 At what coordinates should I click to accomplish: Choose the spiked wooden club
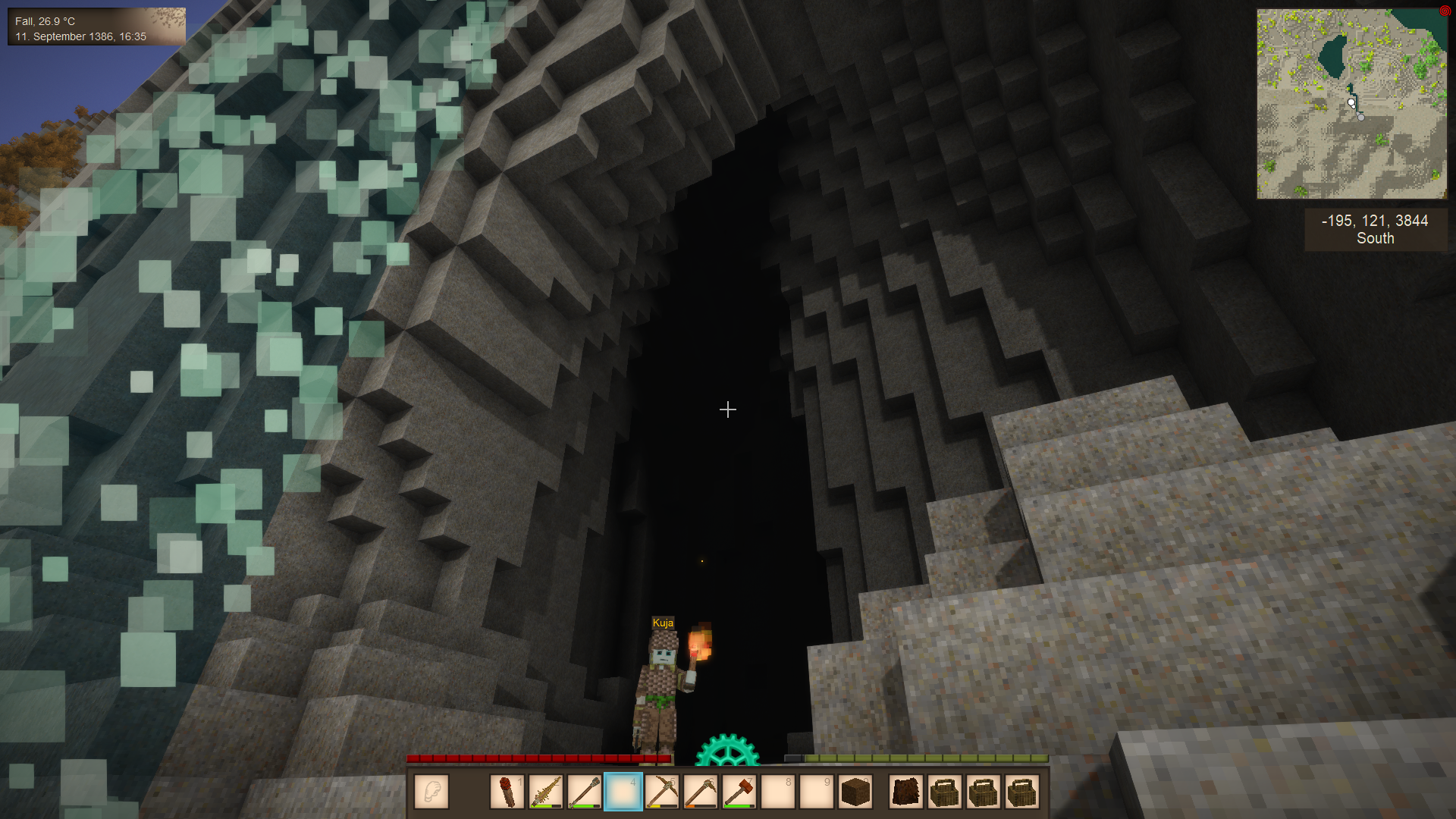[x=546, y=792]
